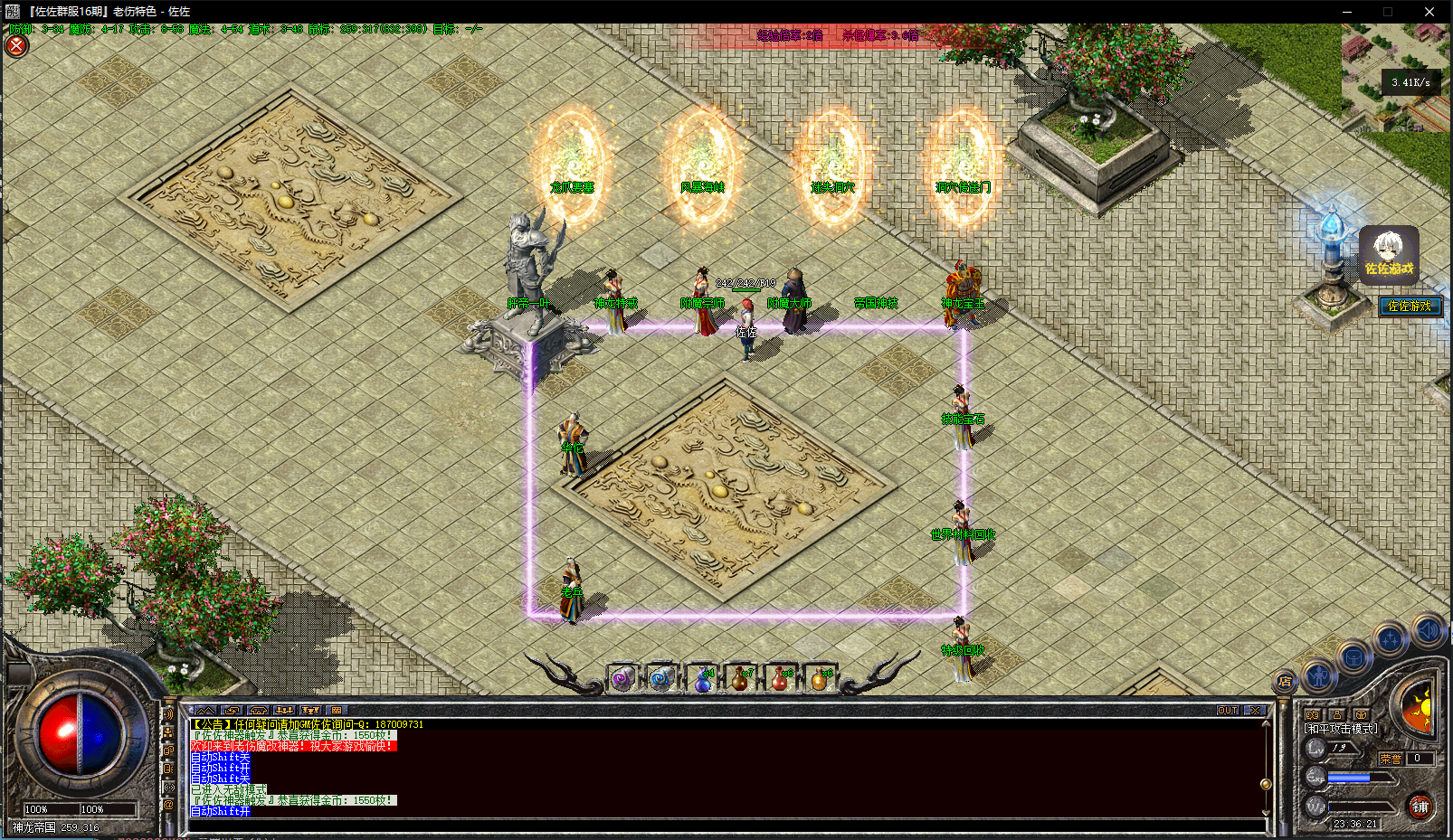1453x840 pixels.
Task: Click the chat text input line
Action: click(724, 825)
